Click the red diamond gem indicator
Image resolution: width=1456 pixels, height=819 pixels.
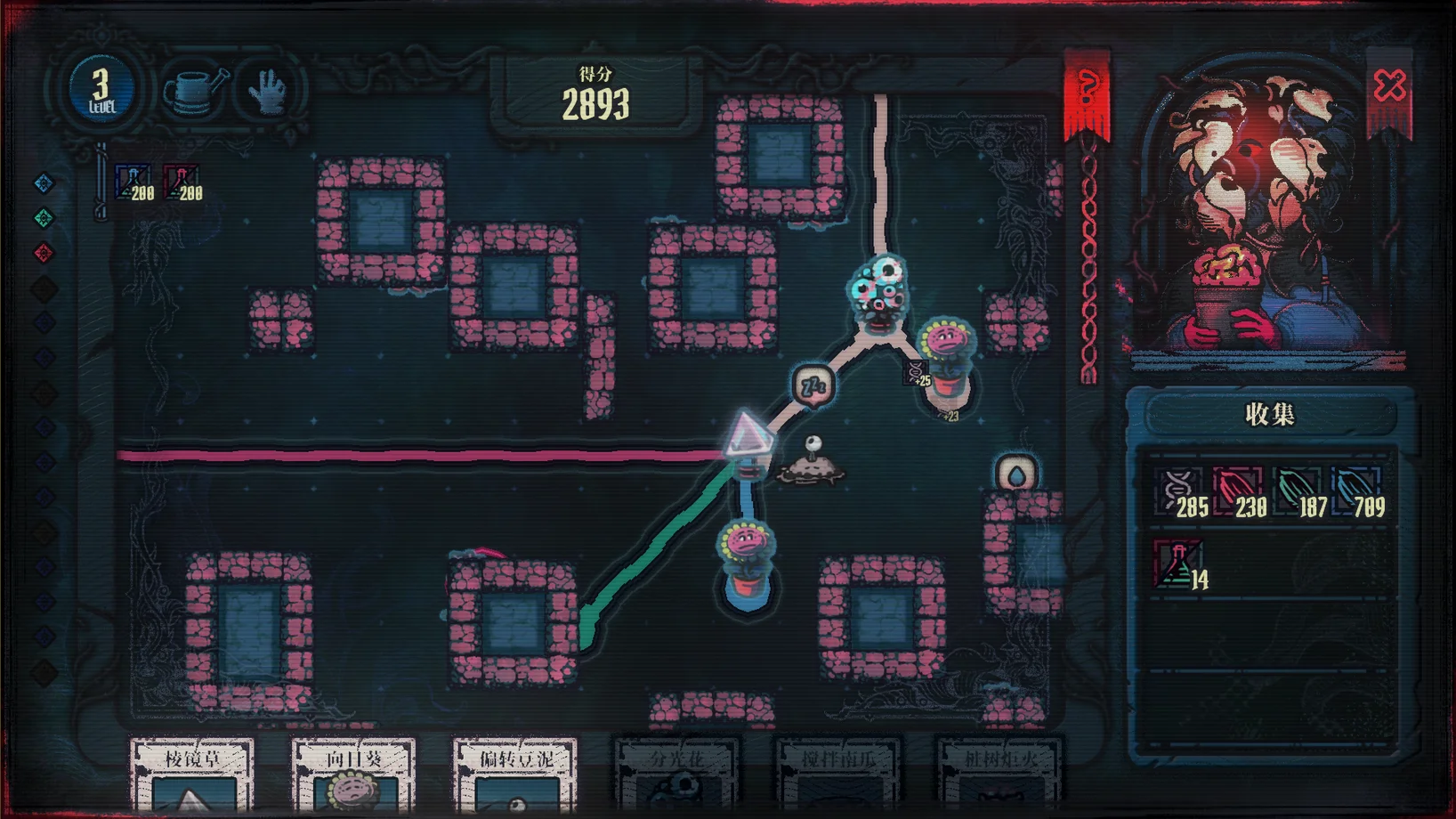tap(44, 254)
